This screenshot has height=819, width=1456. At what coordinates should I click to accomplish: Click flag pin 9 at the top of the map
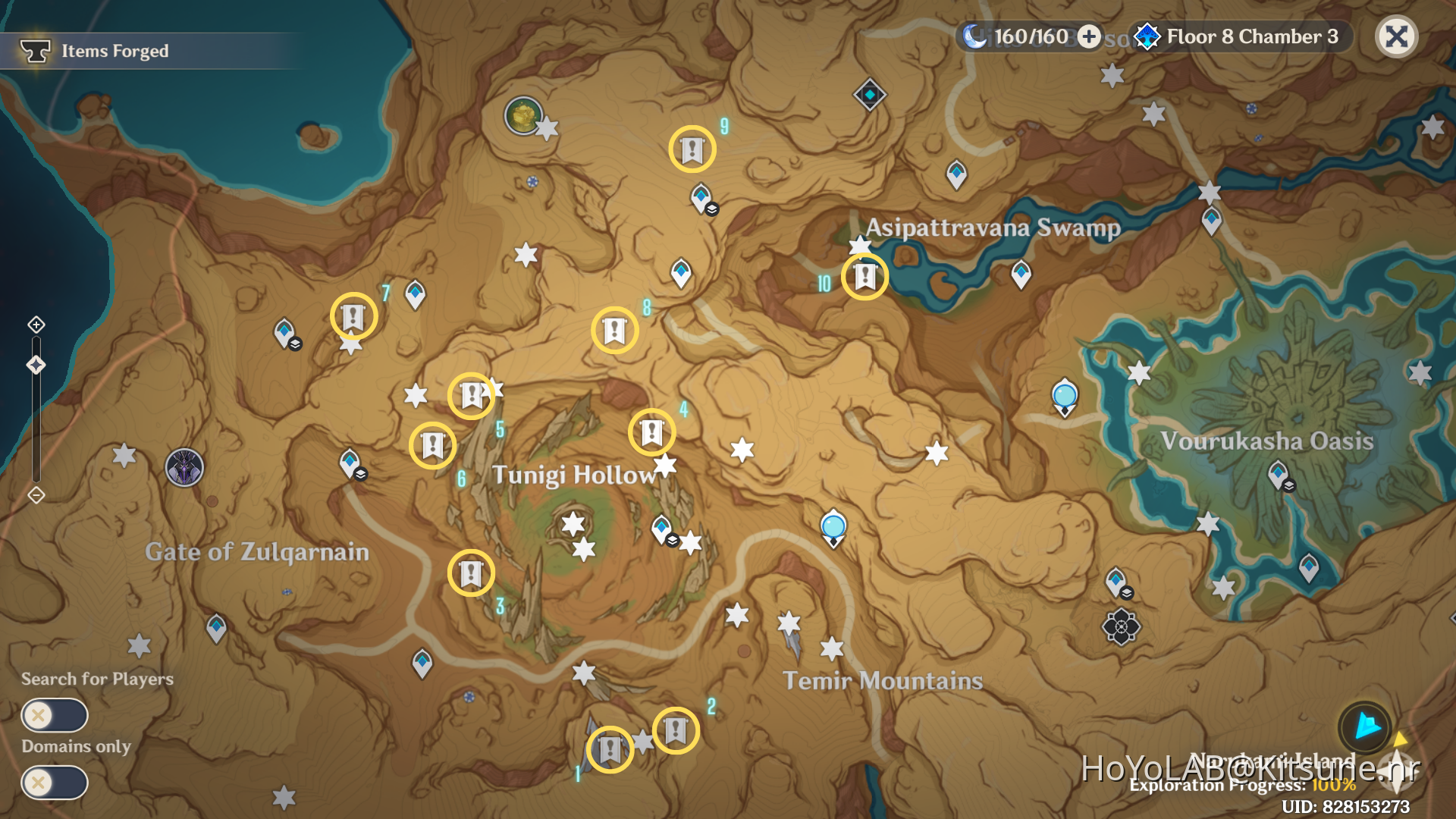692,149
